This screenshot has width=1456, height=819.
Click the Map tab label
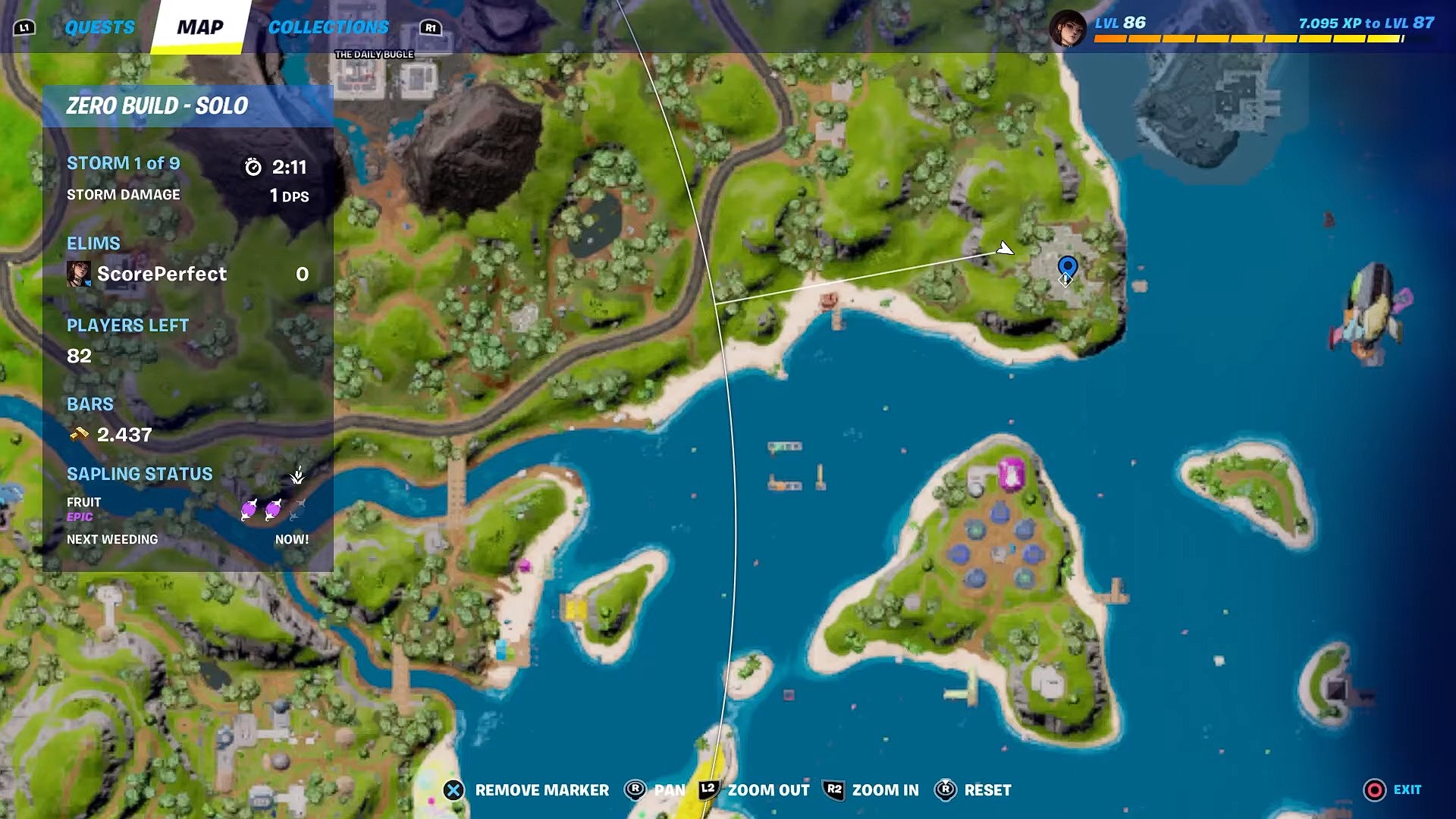point(199,29)
